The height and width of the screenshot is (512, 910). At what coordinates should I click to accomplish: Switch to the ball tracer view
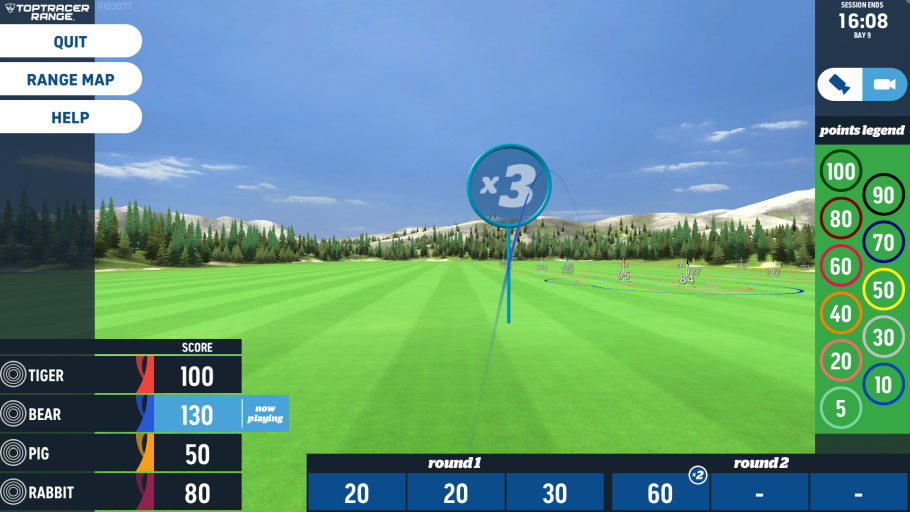tap(840, 85)
